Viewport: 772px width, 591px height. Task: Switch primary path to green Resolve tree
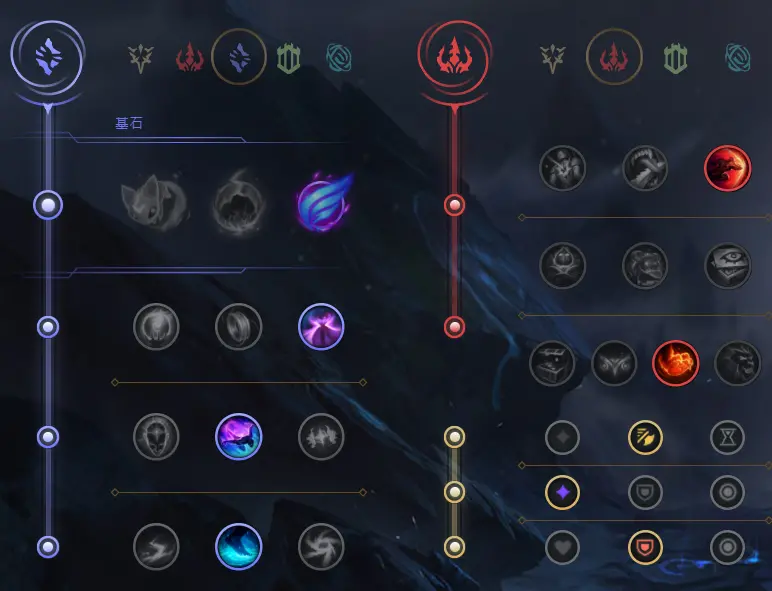289,59
